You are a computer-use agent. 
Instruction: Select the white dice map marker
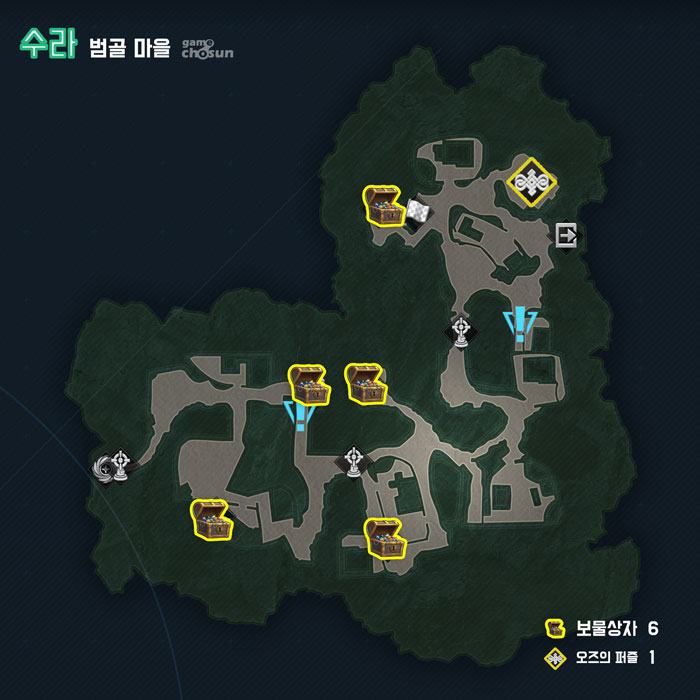[417, 211]
